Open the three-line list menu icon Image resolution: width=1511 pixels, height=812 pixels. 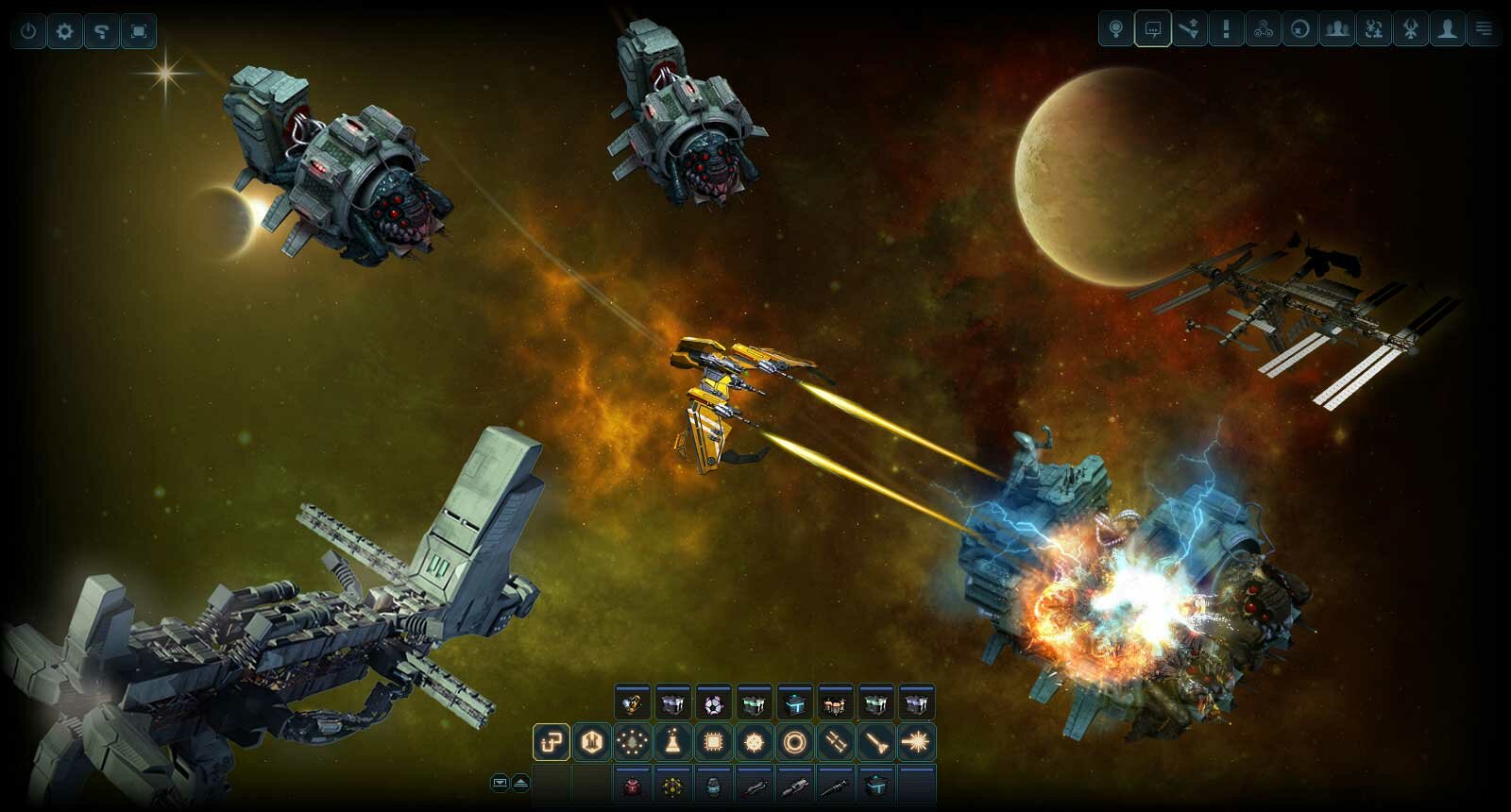pos(1484,29)
